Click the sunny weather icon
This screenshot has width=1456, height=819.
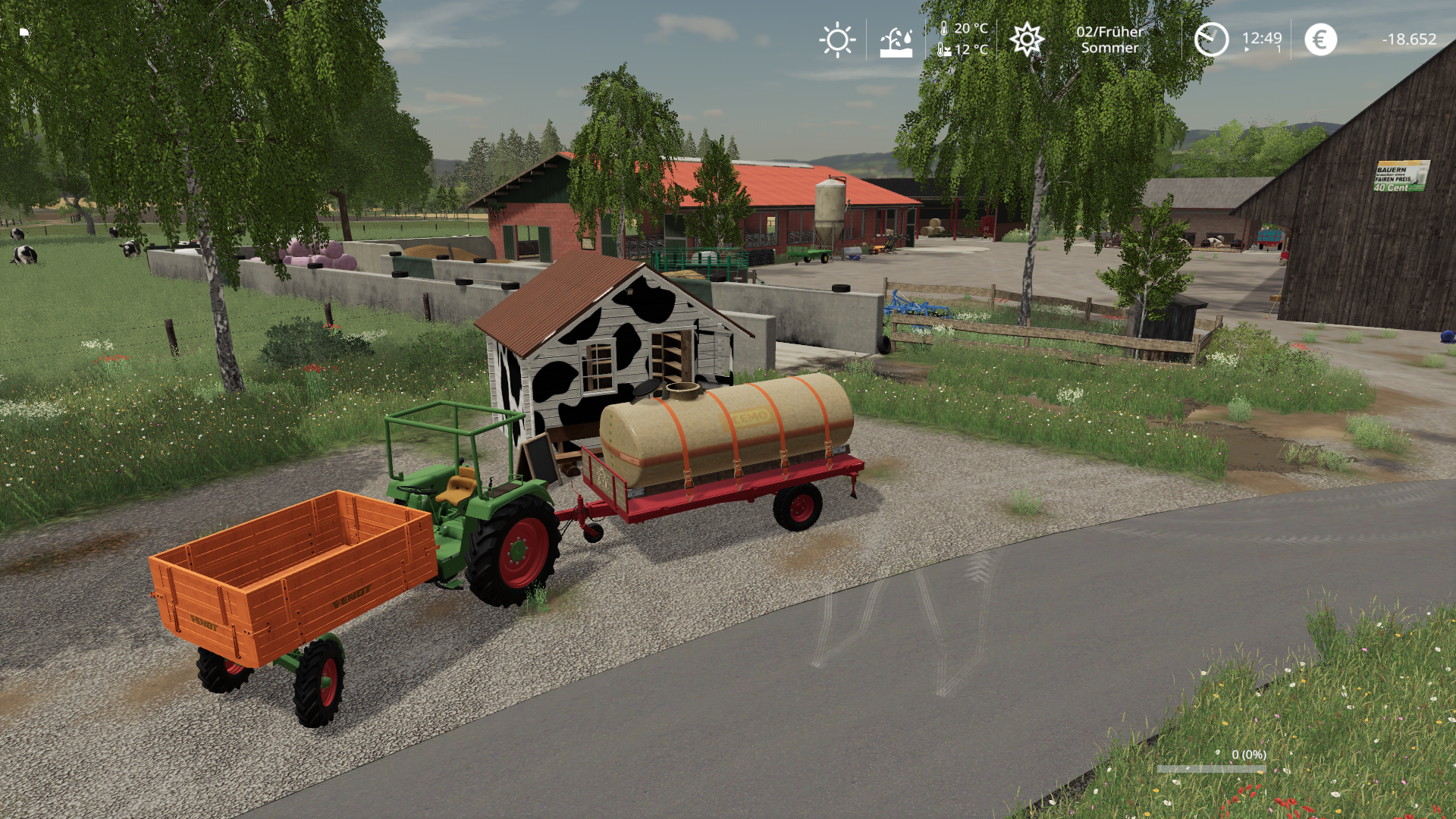[837, 39]
